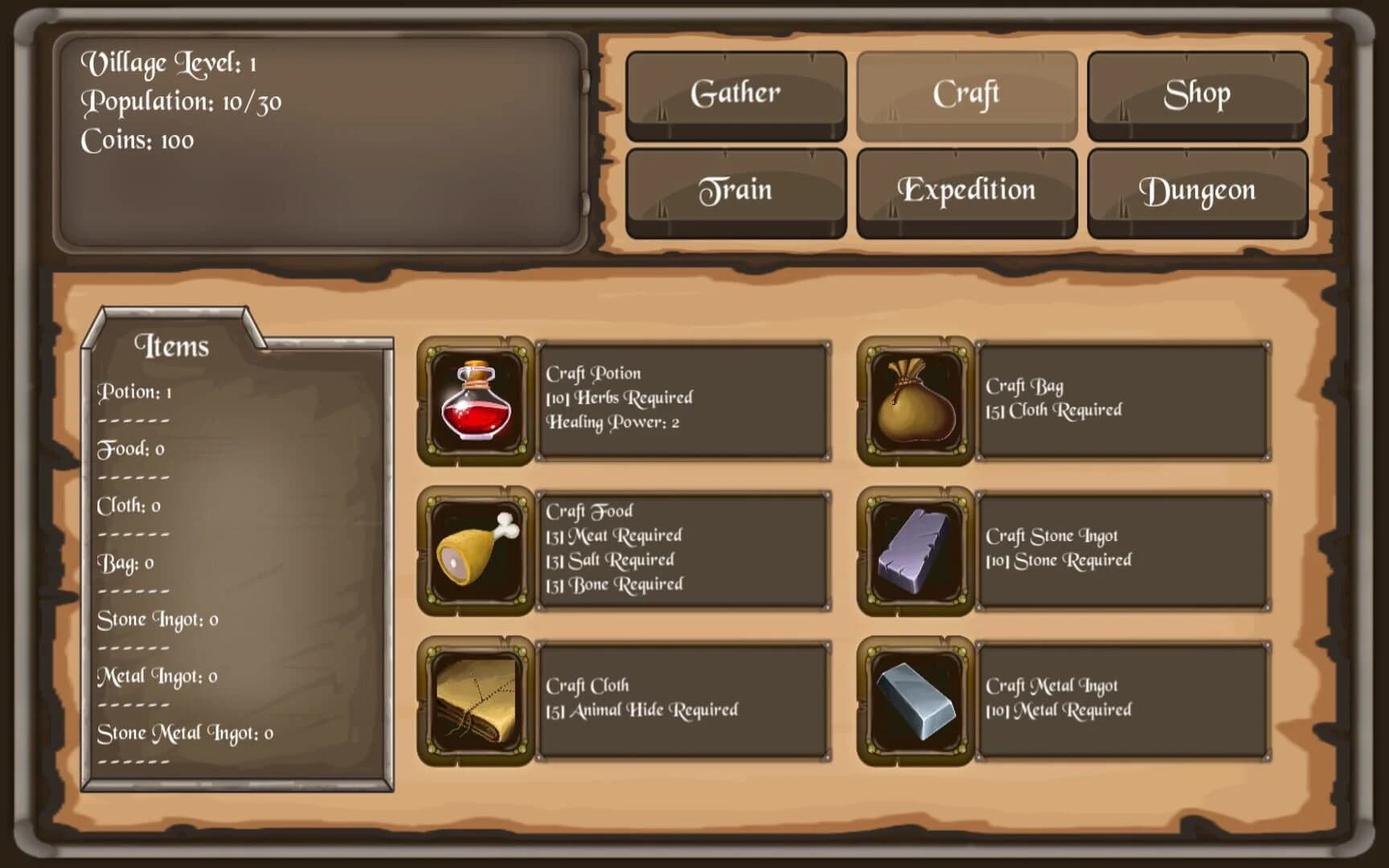Select the meat leg icon for Craft Food

tap(477, 548)
